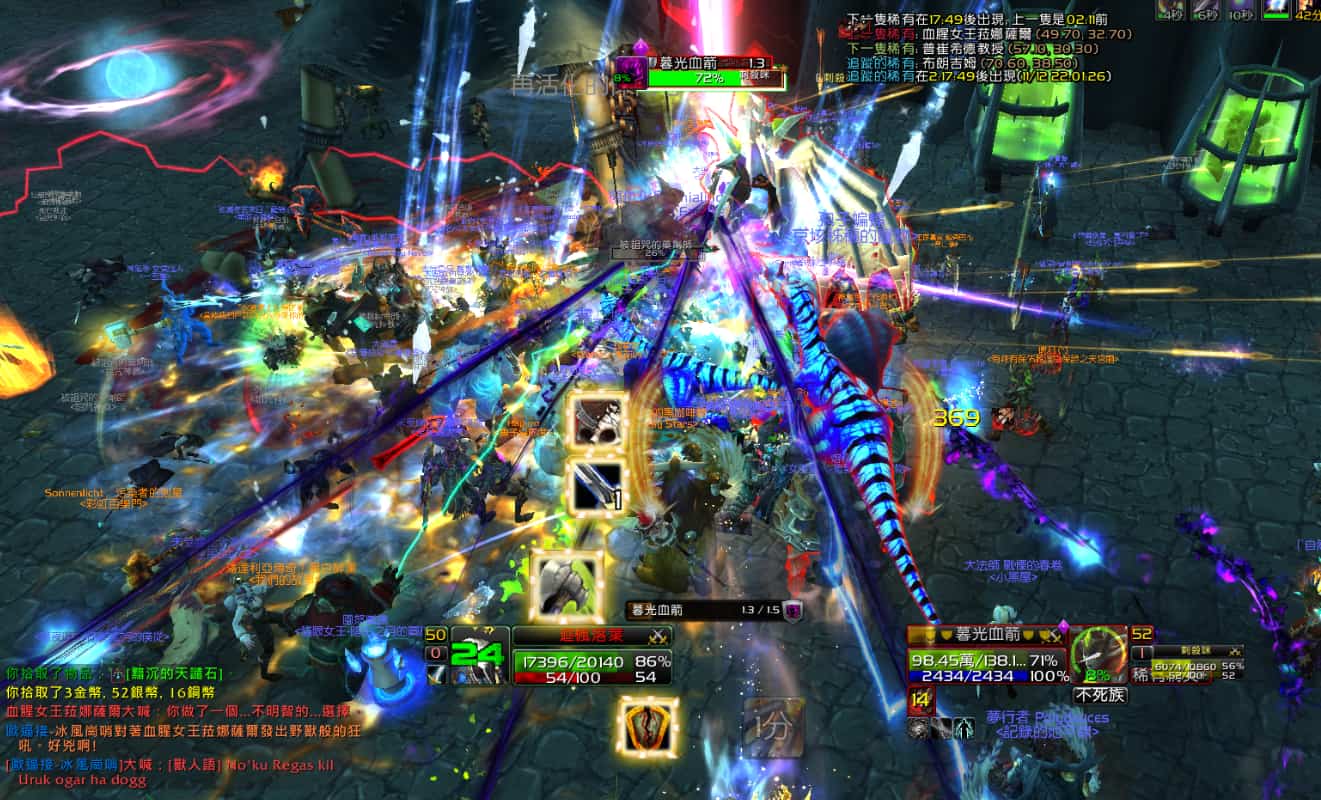Image resolution: width=1321 pixels, height=800 pixels.
Task: Click the 暮光血箭 nameplate above the boss
Action: [710, 64]
